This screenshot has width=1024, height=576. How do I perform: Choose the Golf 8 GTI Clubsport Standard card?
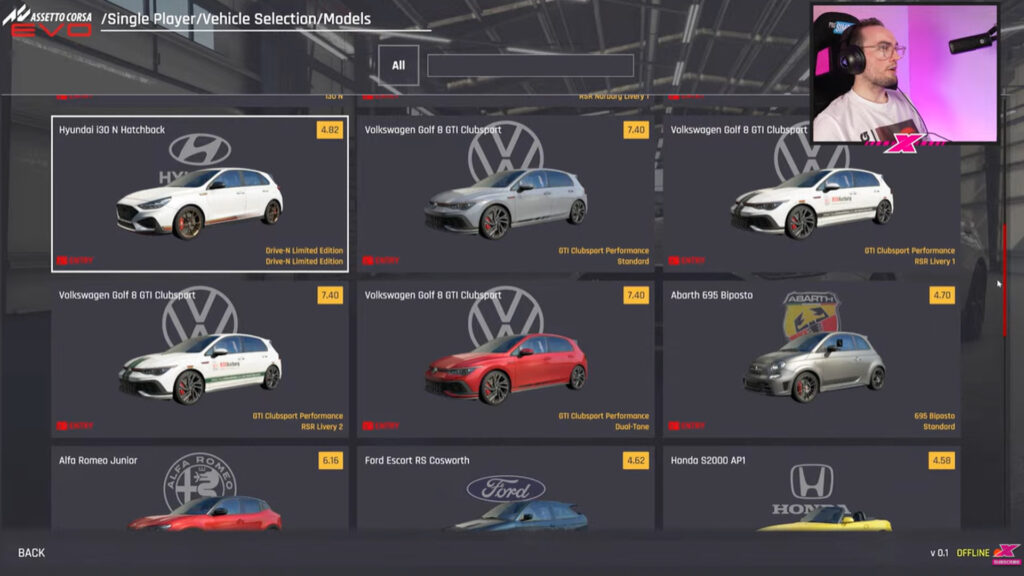coord(505,193)
